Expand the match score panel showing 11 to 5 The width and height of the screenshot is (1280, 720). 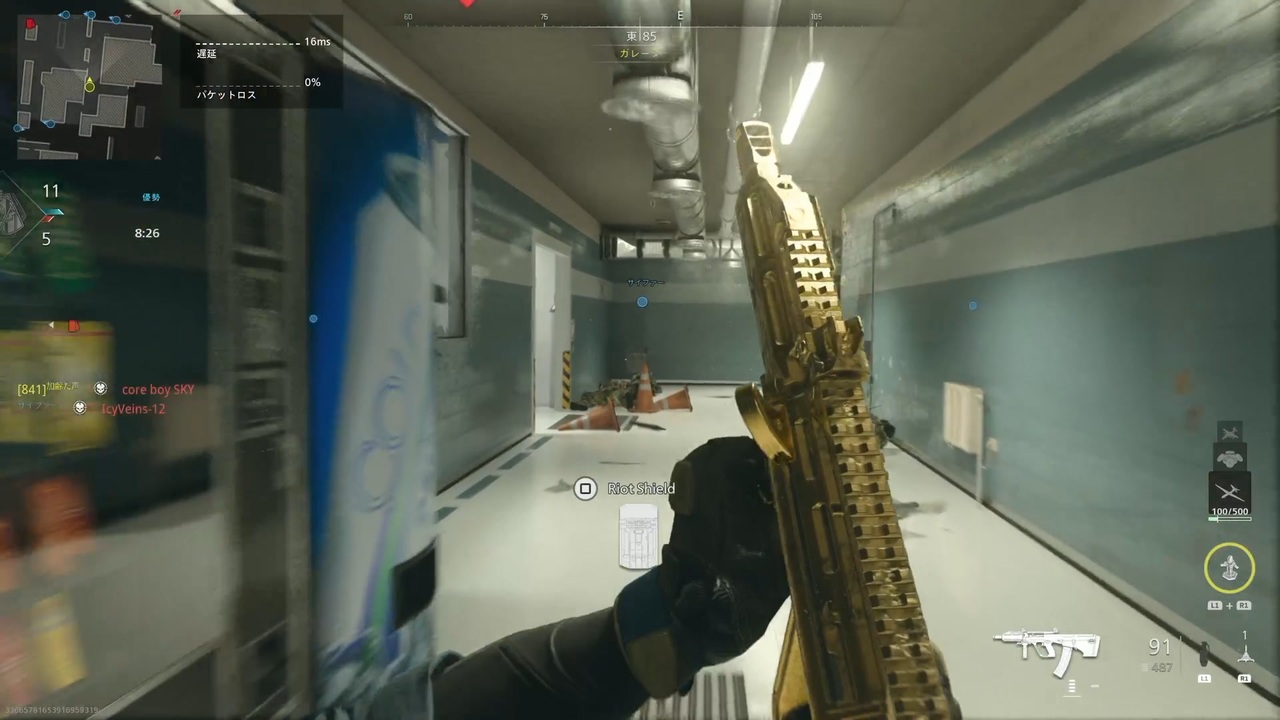tap(48, 213)
